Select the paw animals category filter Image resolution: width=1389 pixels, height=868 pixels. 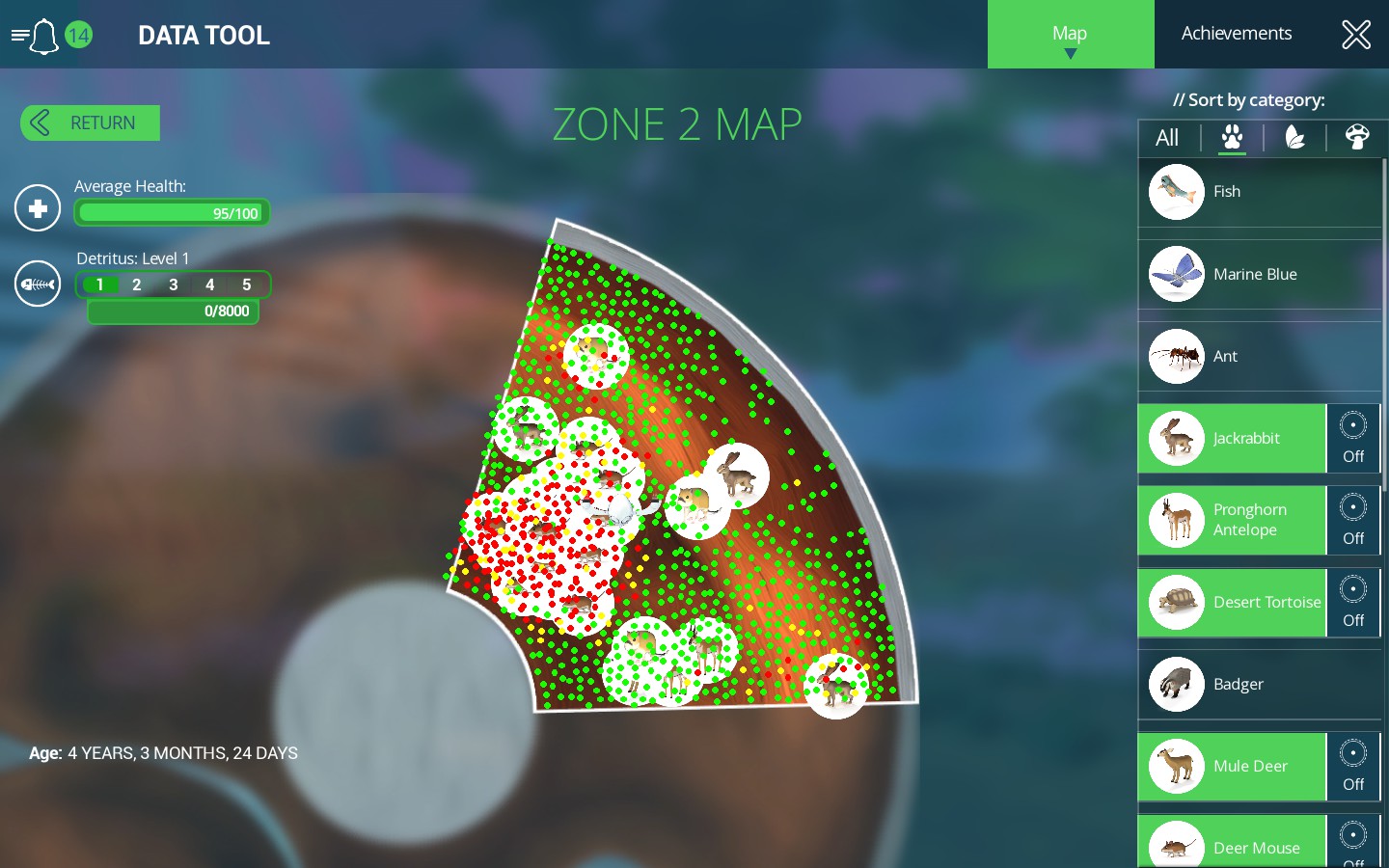1232,138
